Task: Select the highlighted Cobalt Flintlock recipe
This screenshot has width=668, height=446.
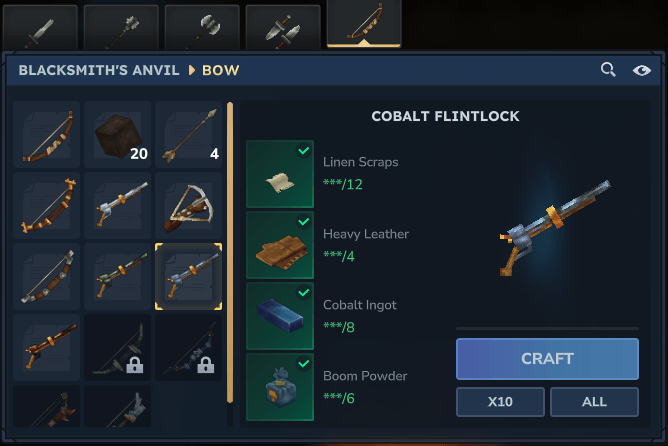Action: click(x=188, y=276)
